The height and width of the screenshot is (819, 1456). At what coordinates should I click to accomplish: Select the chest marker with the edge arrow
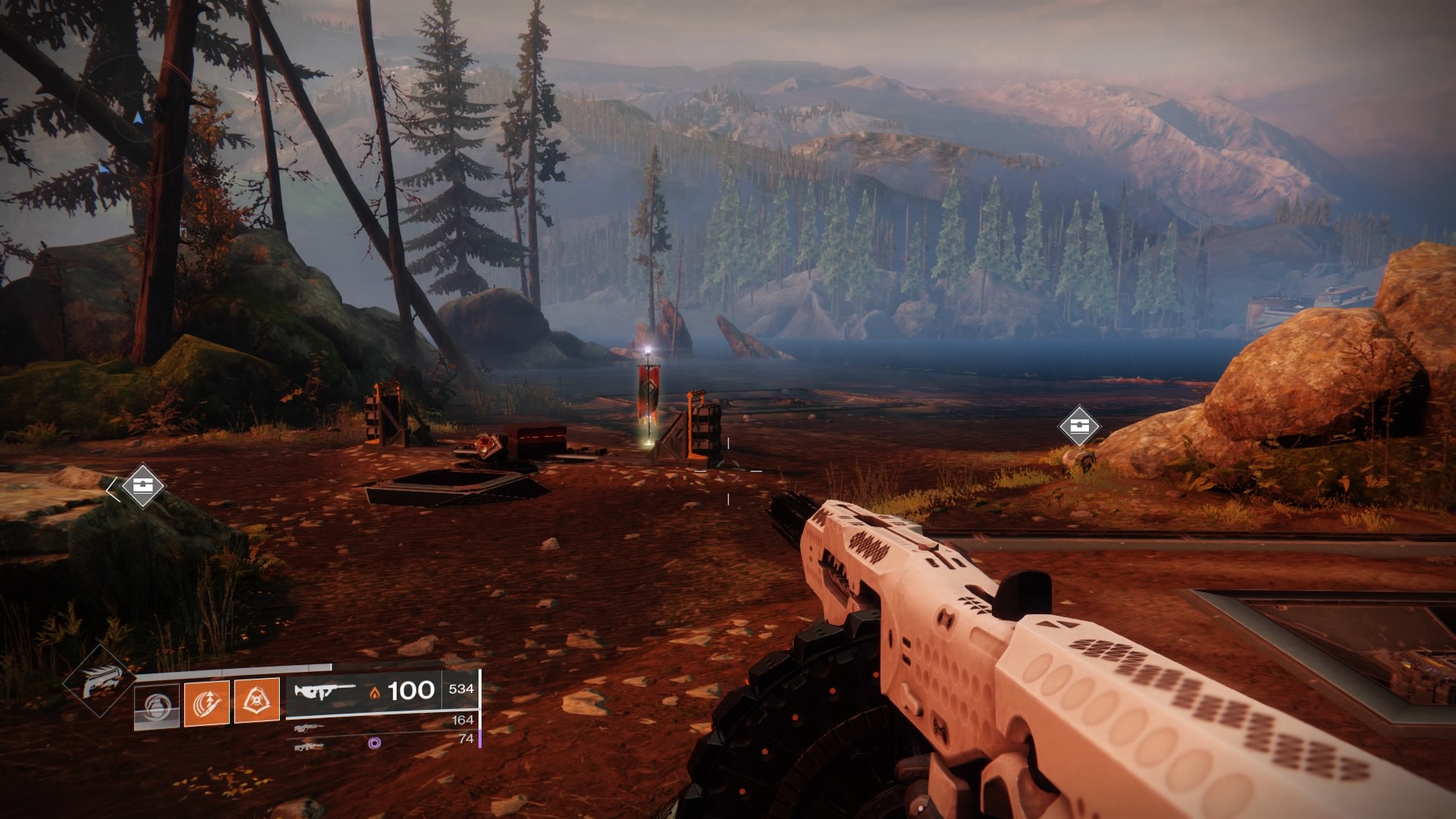[142, 485]
